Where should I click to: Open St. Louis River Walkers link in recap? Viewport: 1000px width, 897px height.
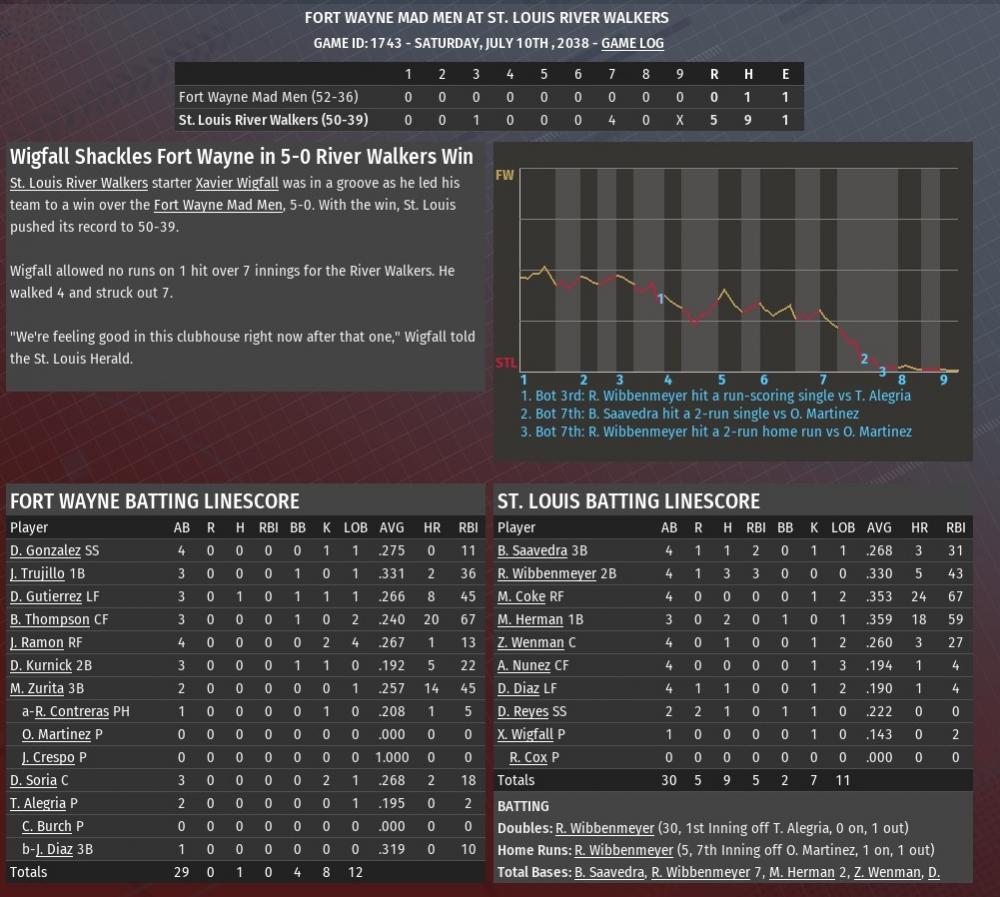[79, 183]
